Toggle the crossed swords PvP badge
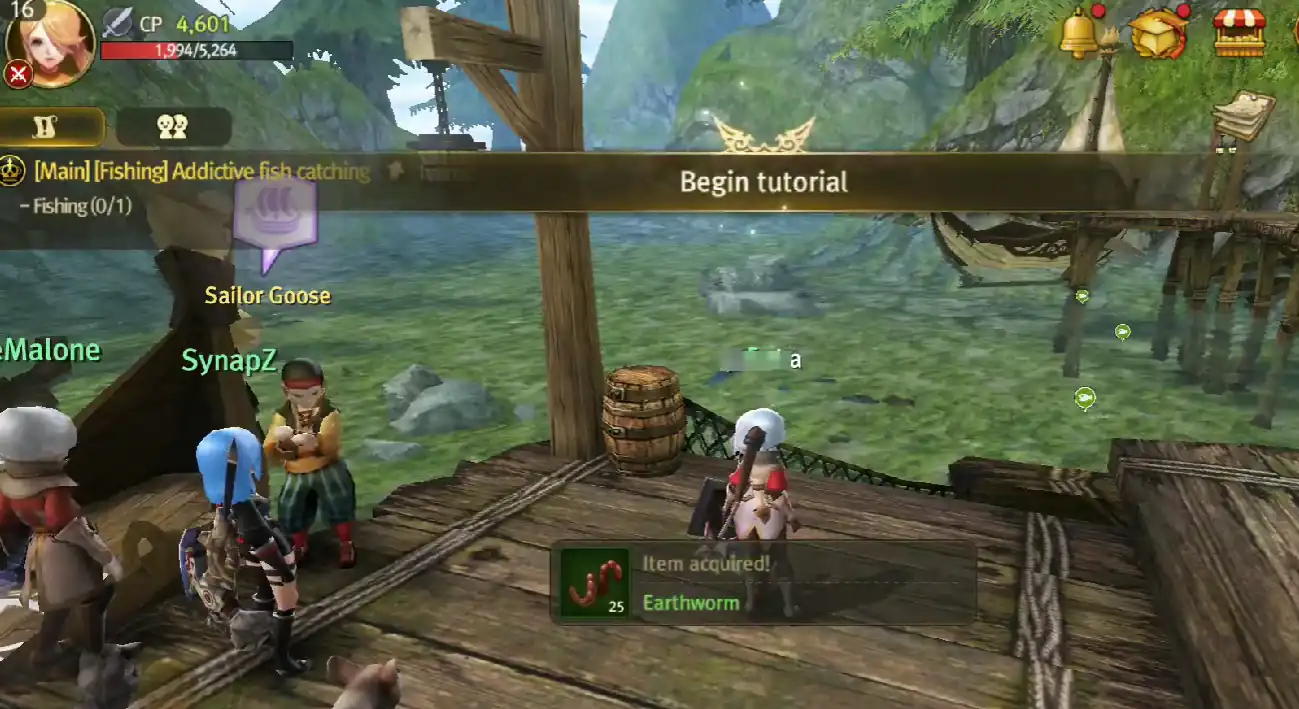 click(x=18, y=74)
